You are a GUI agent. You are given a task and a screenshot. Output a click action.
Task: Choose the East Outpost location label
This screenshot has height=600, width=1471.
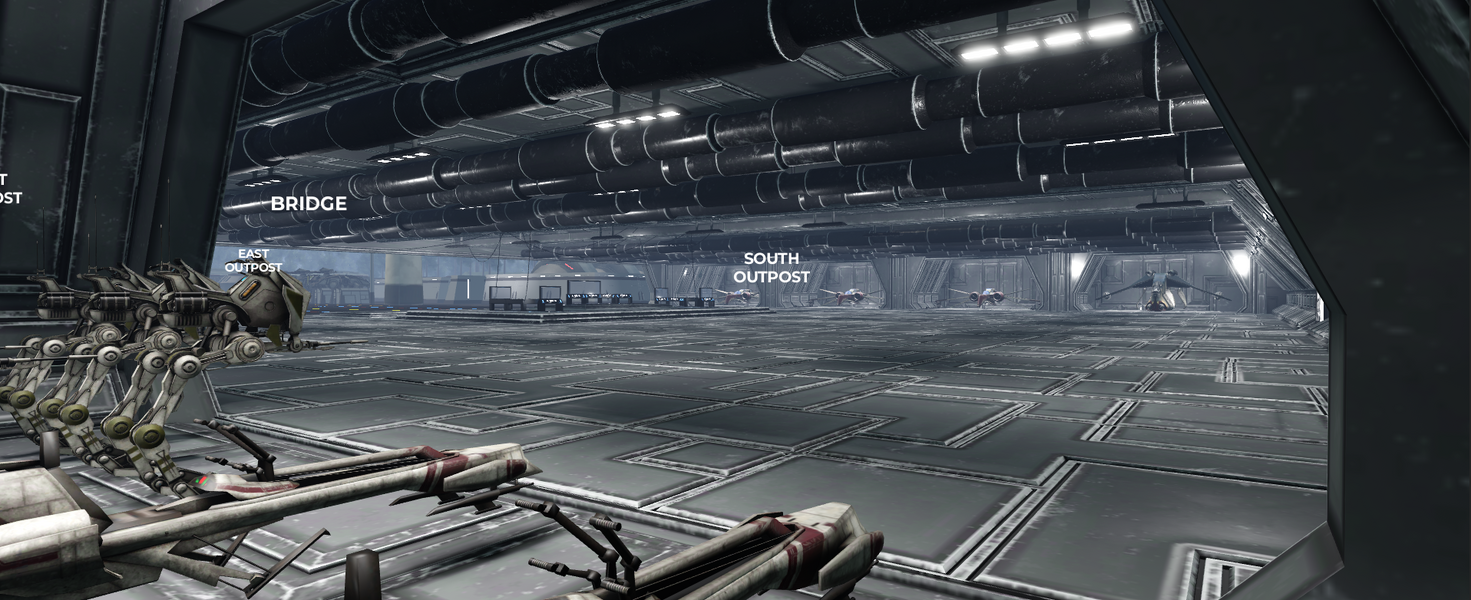click(x=253, y=261)
